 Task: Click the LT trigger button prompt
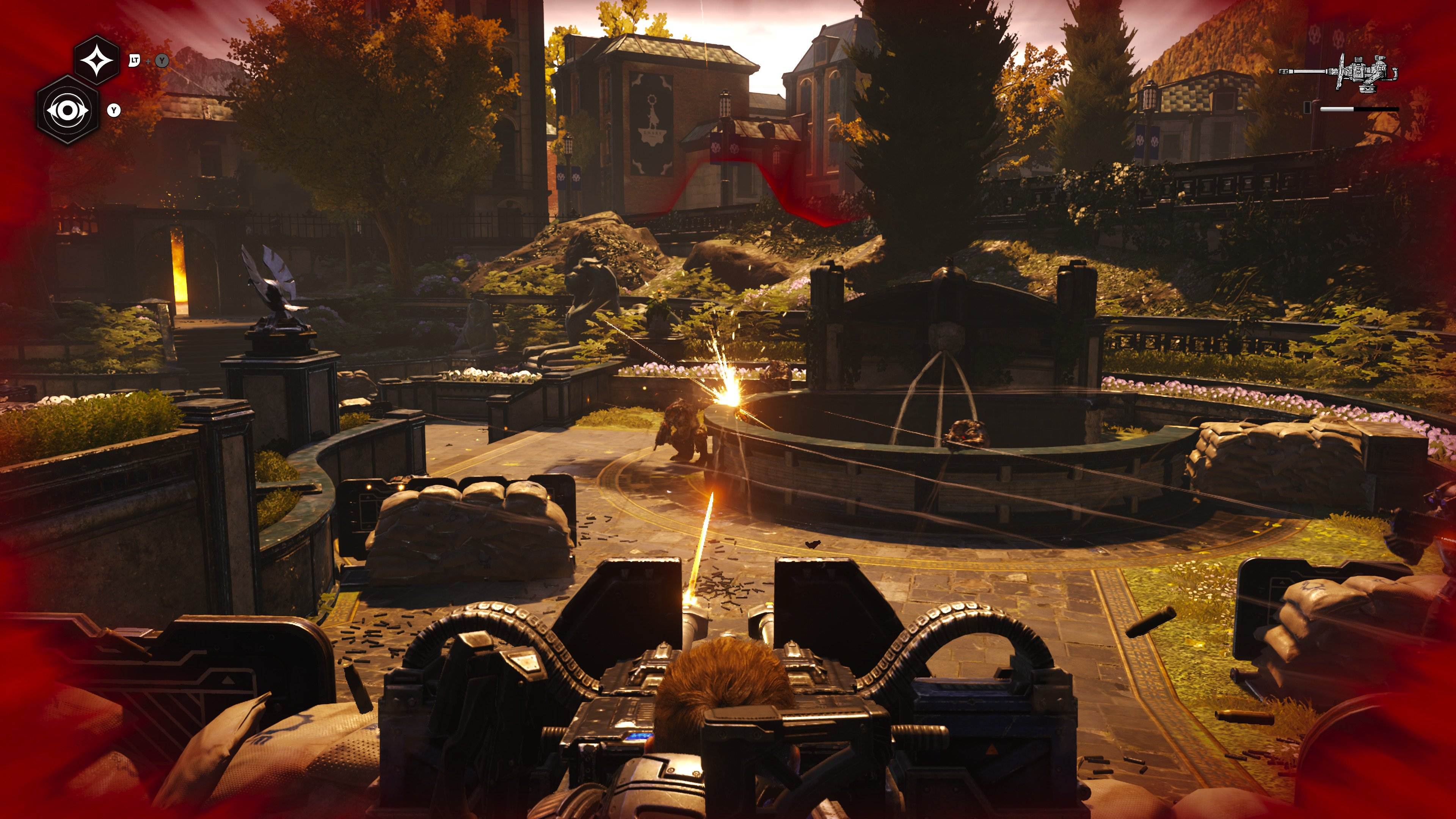[135, 61]
